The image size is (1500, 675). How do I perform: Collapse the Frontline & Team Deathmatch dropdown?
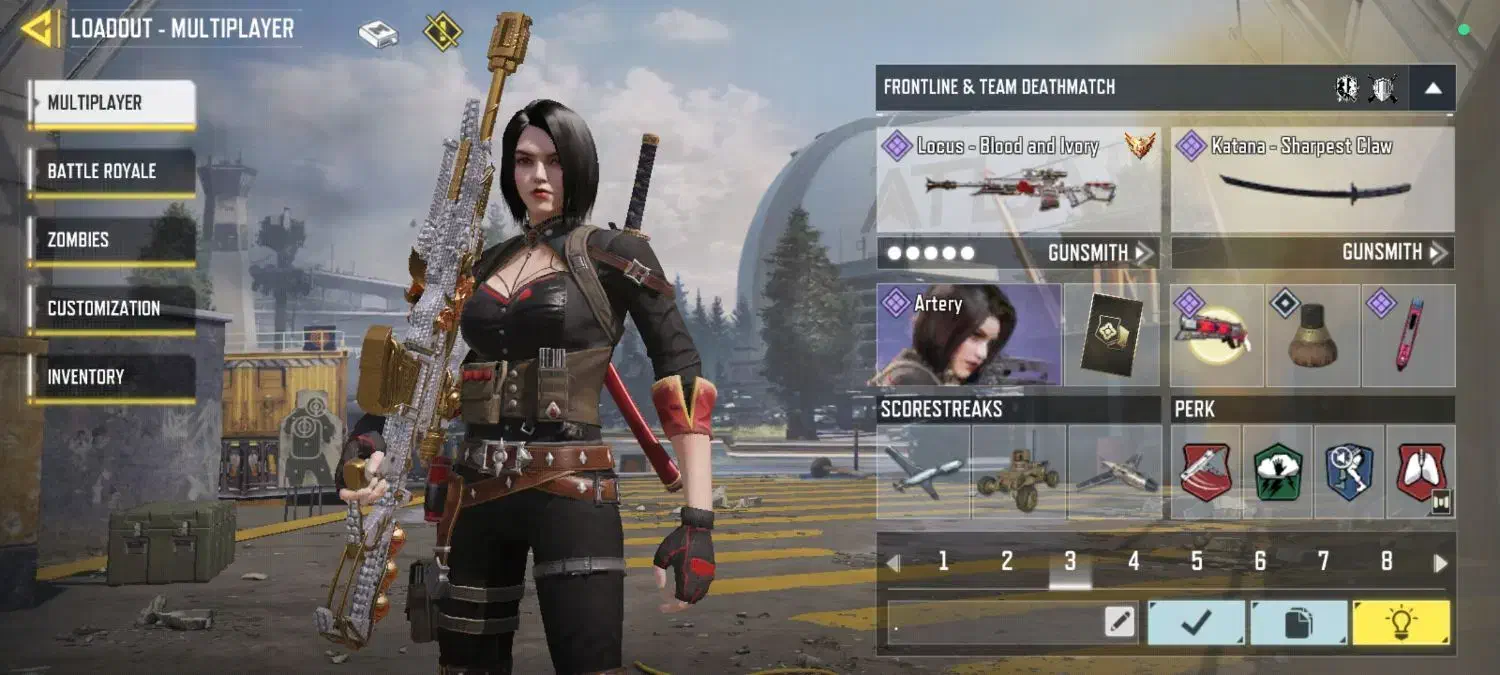1432,88
